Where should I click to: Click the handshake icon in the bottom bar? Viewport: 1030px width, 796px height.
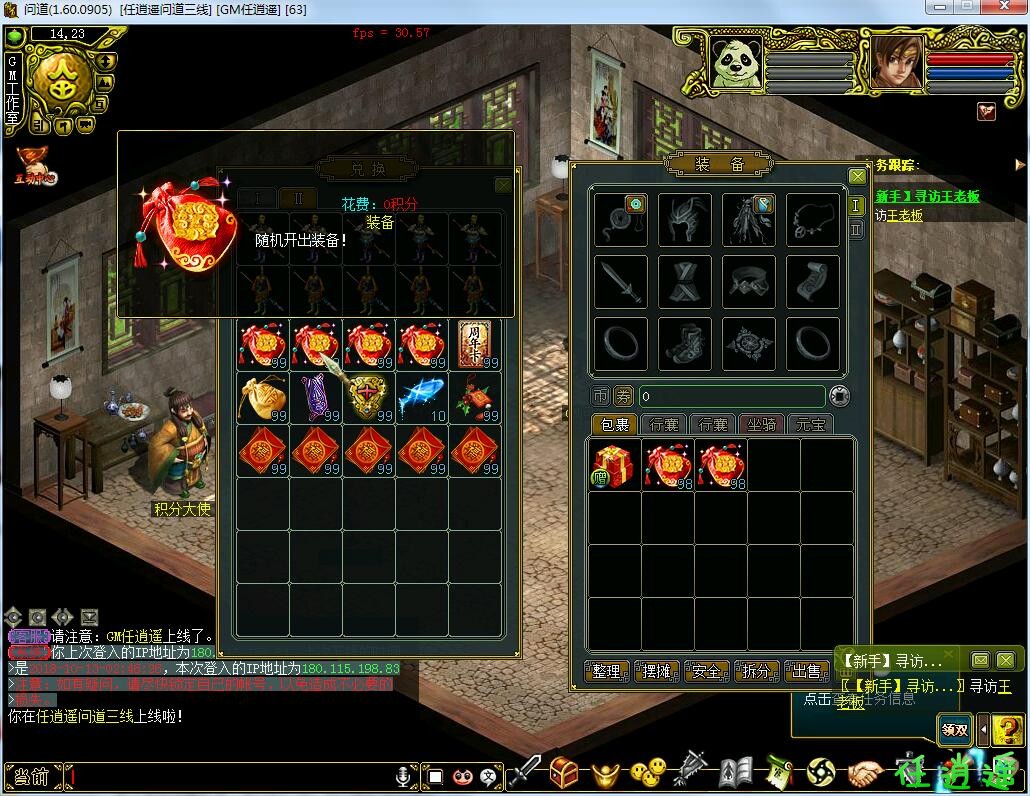[865, 772]
